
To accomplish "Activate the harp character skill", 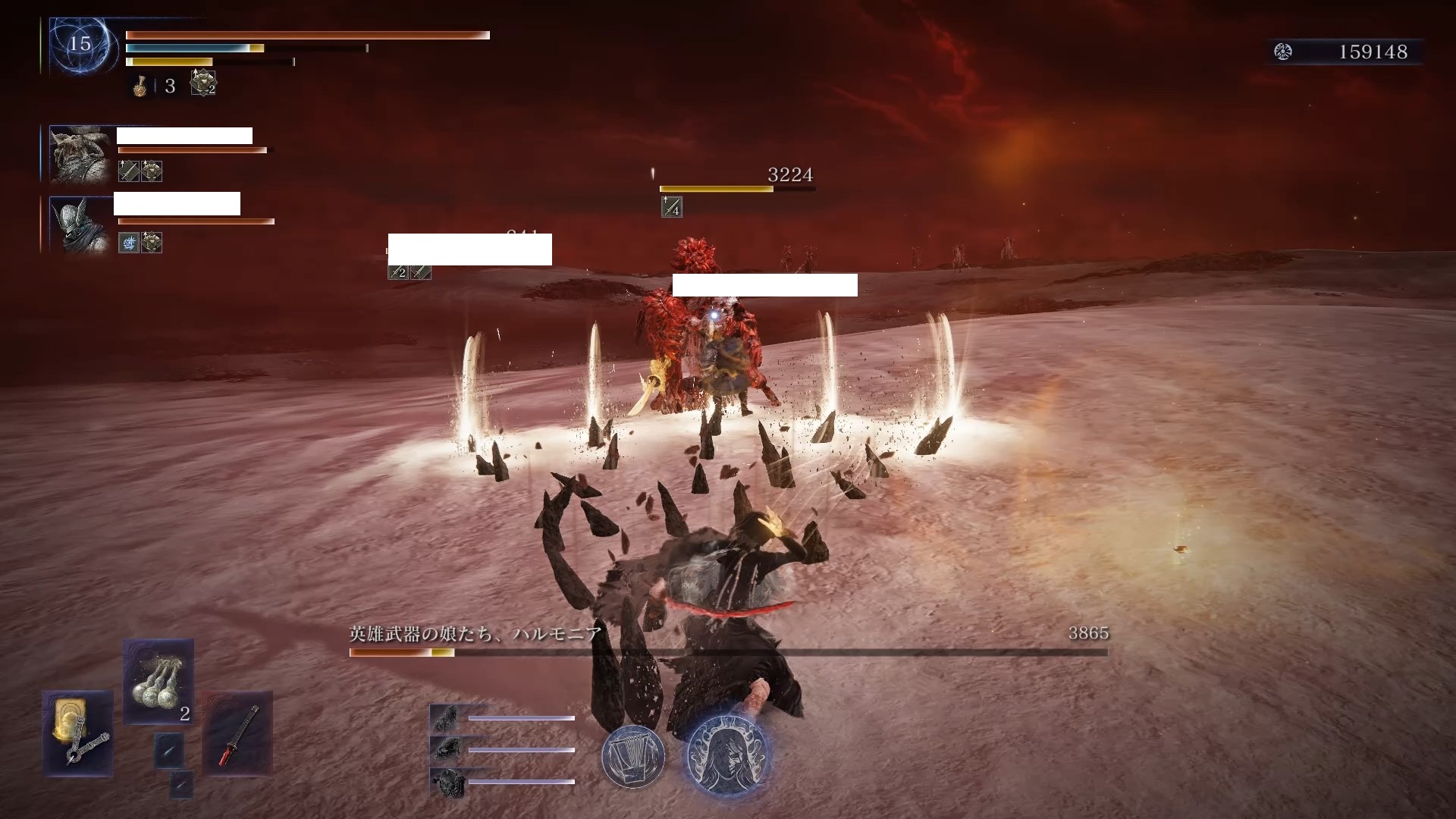I will [x=633, y=756].
